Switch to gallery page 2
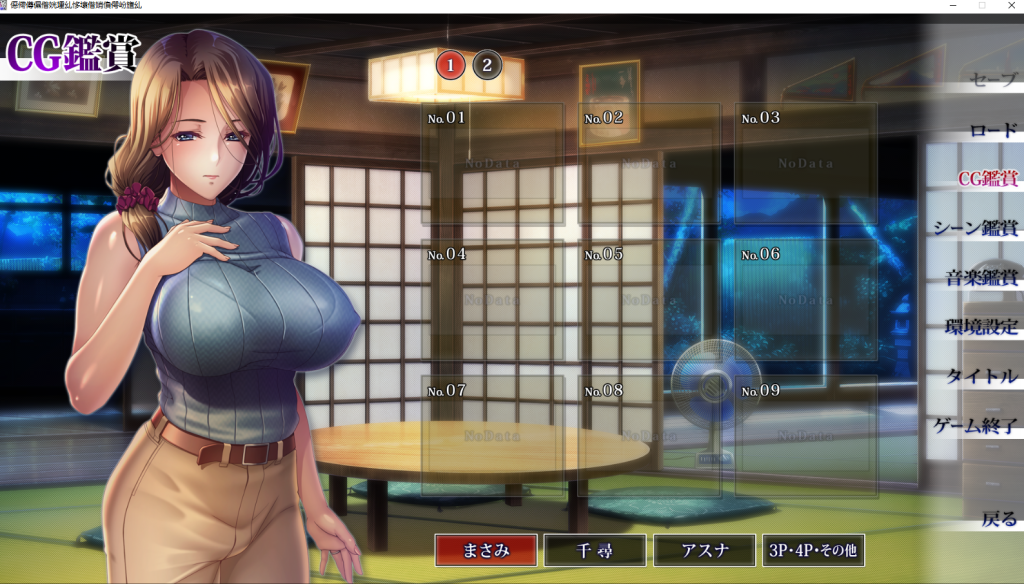Image resolution: width=1024 pixels, height=584 pixels. pos(487,66)
